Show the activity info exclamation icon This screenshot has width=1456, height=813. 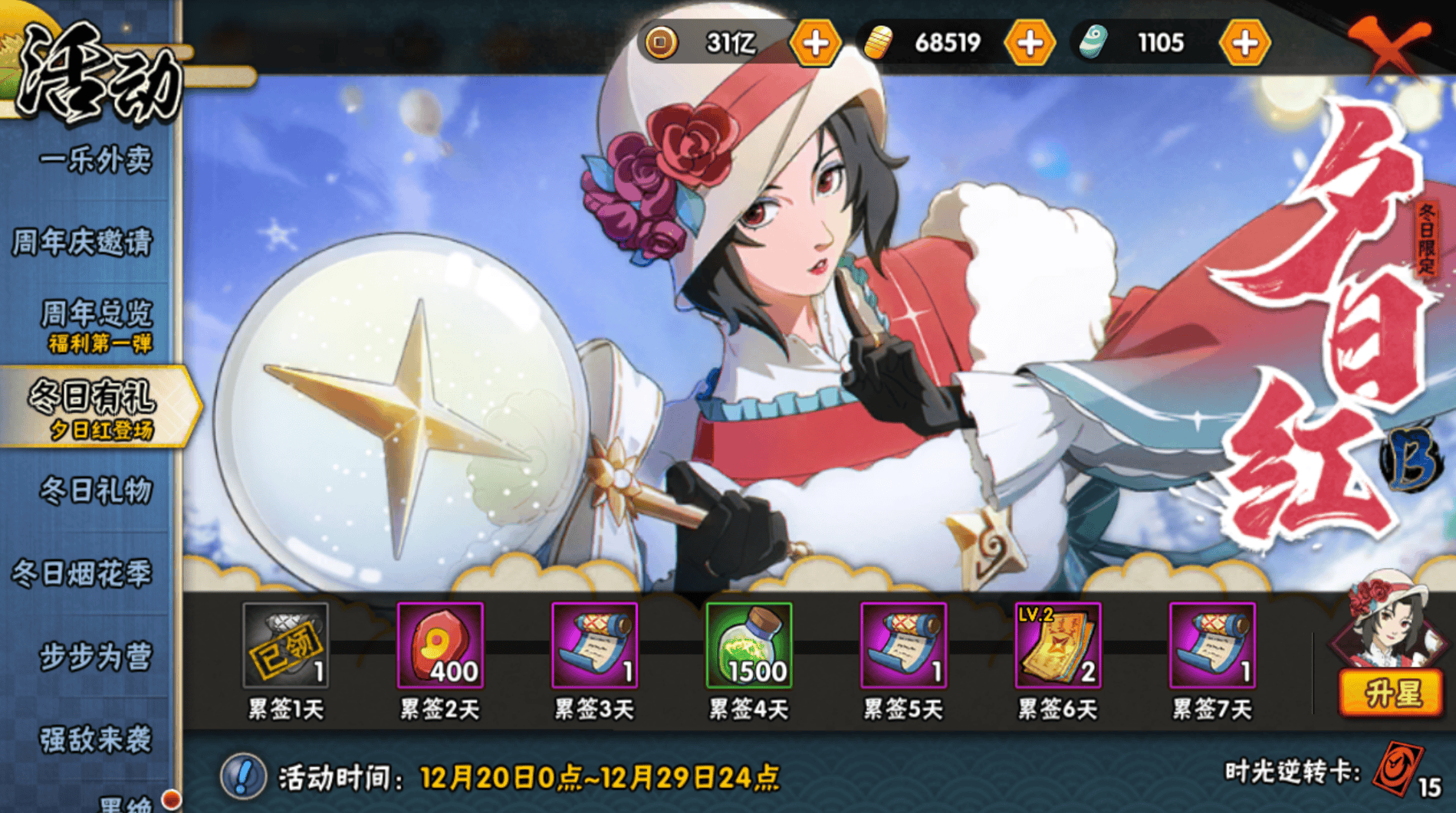(243, 776)
